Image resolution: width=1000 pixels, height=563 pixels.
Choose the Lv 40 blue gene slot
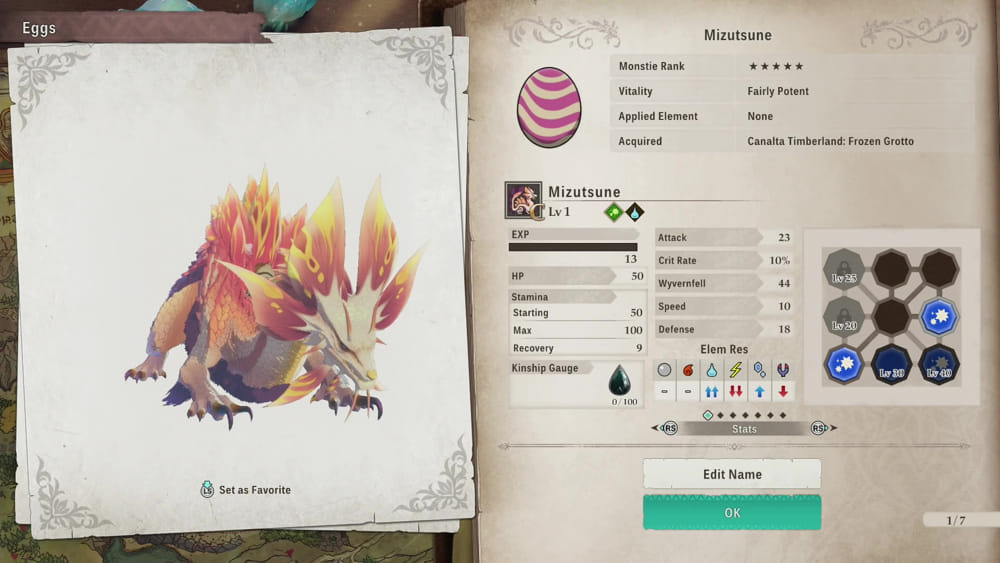click(939, 366)
